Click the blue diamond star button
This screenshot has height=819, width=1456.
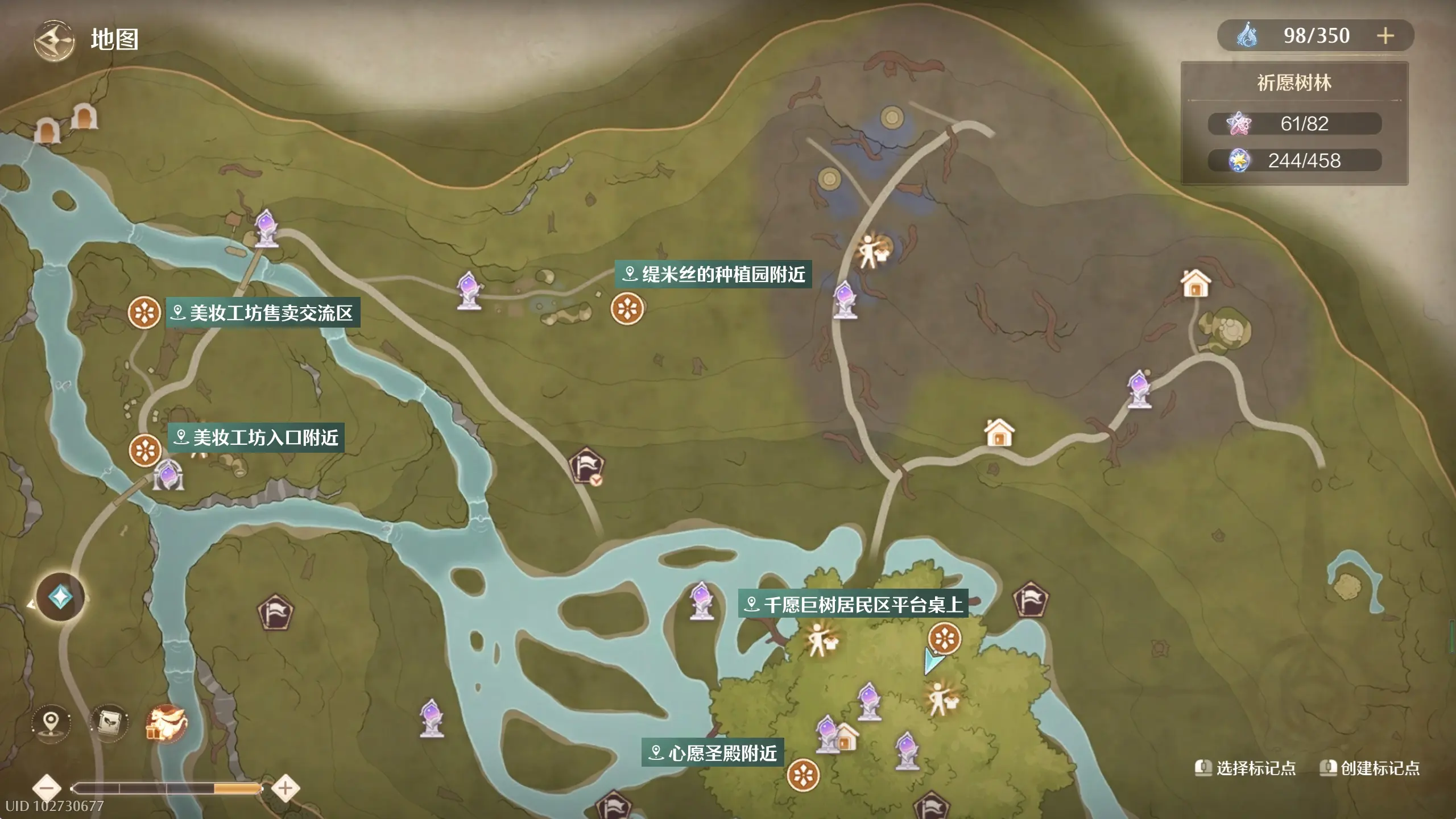click(x=60, y=597)
